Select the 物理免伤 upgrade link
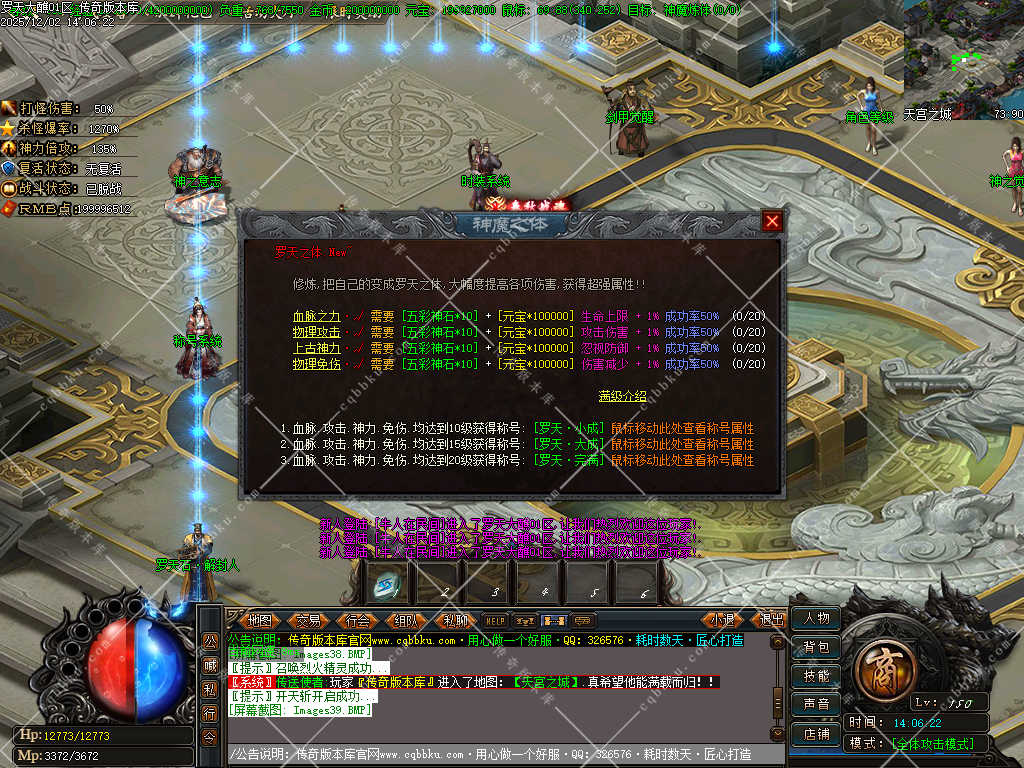This screenshot has width=1024, height=768. click(x=314, y=364)
